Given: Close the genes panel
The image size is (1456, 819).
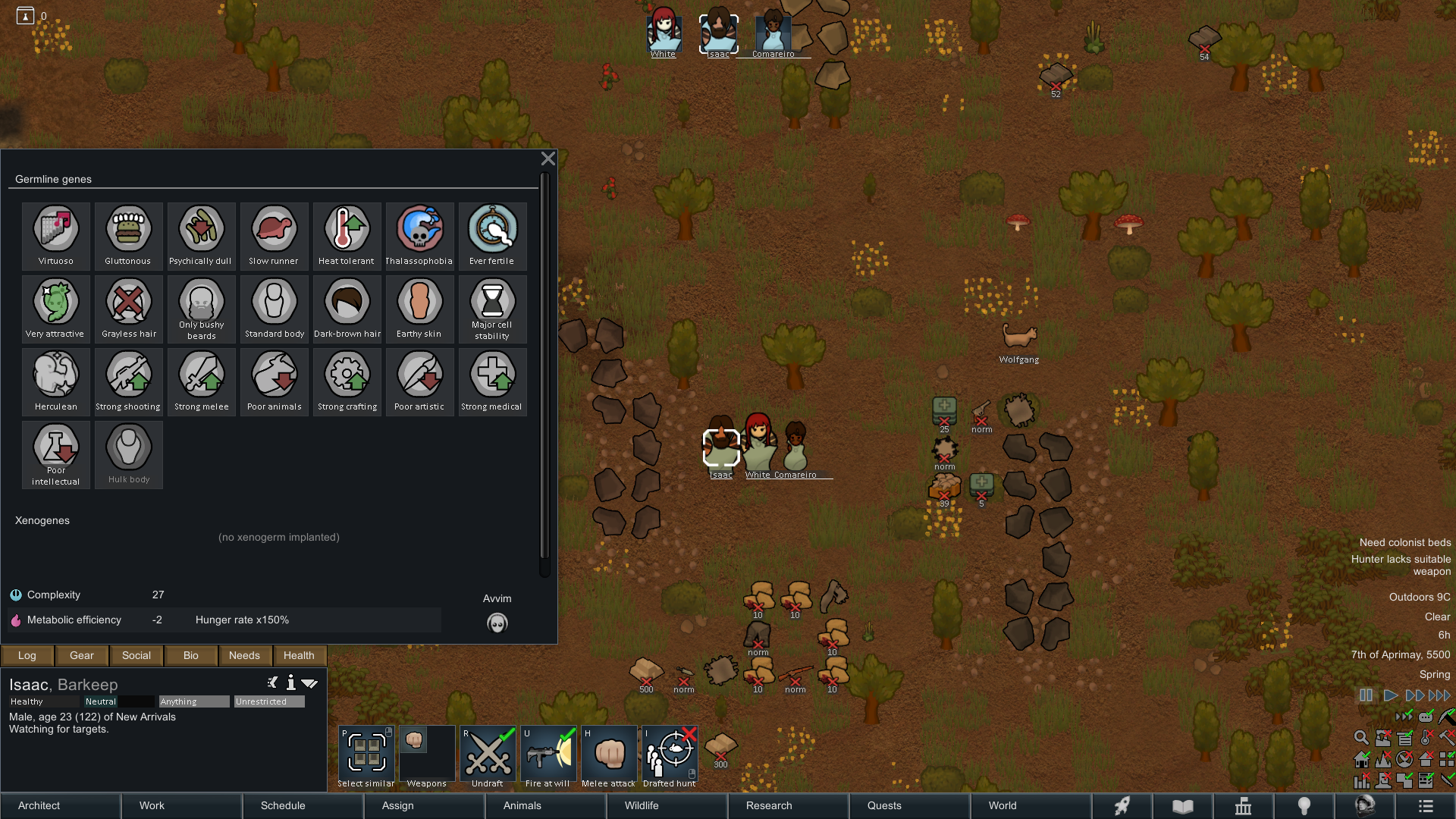Looking at the screenshot, I should (548, 158).
